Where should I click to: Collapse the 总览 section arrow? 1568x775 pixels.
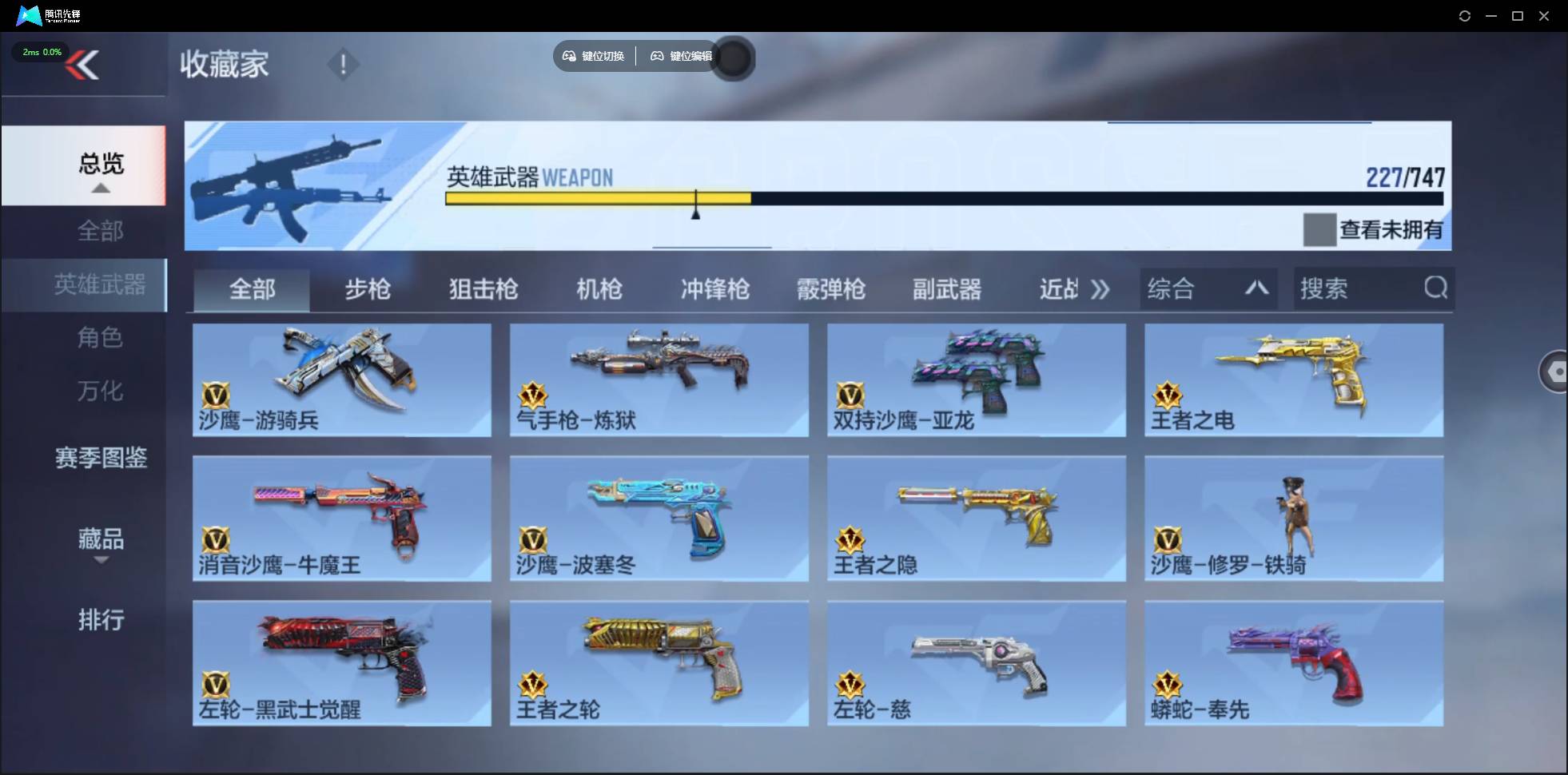coord(99,188)
